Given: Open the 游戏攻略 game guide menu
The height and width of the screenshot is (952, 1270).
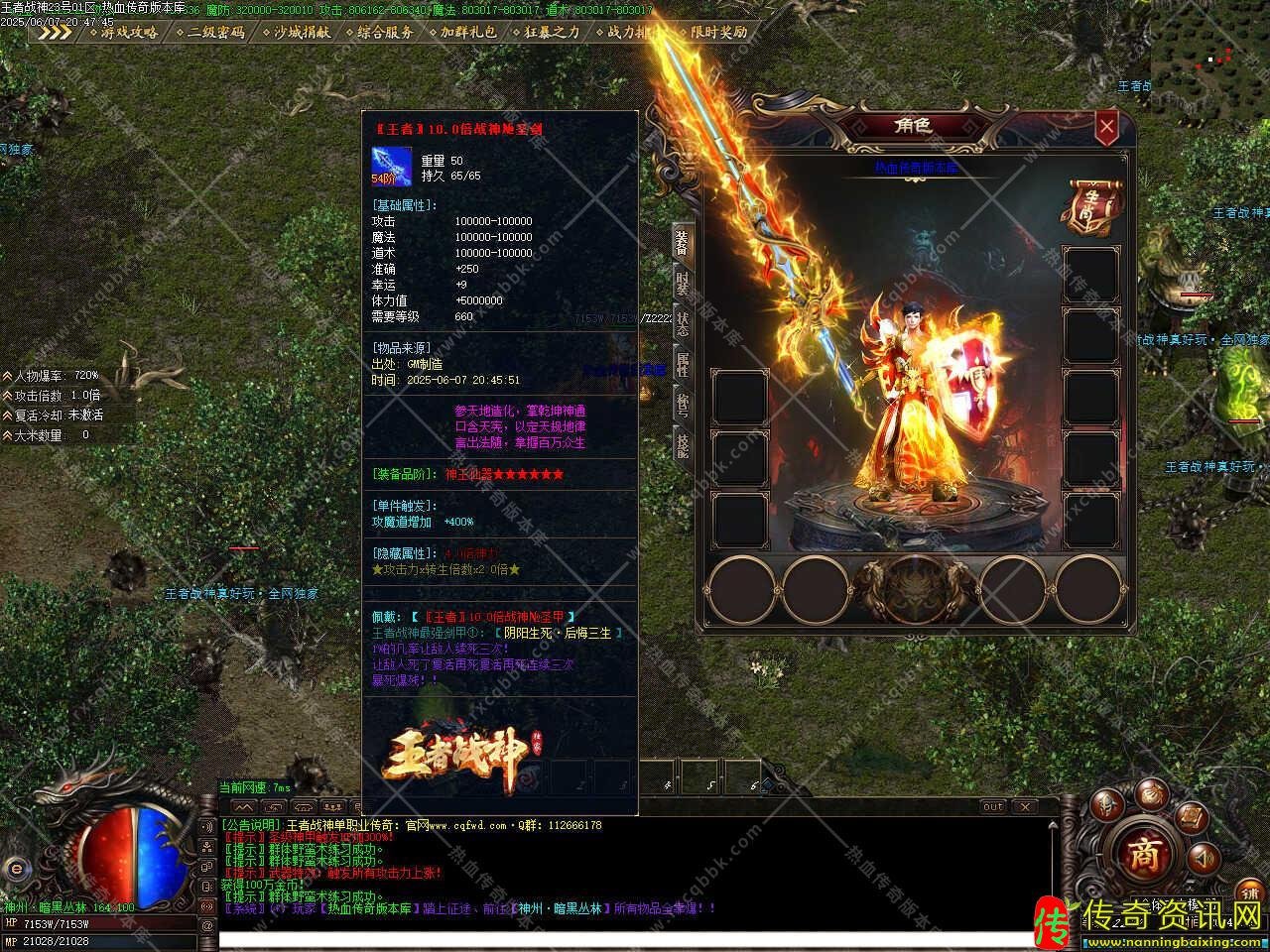Looking at the screenshot, I should (x=129, y=32).
